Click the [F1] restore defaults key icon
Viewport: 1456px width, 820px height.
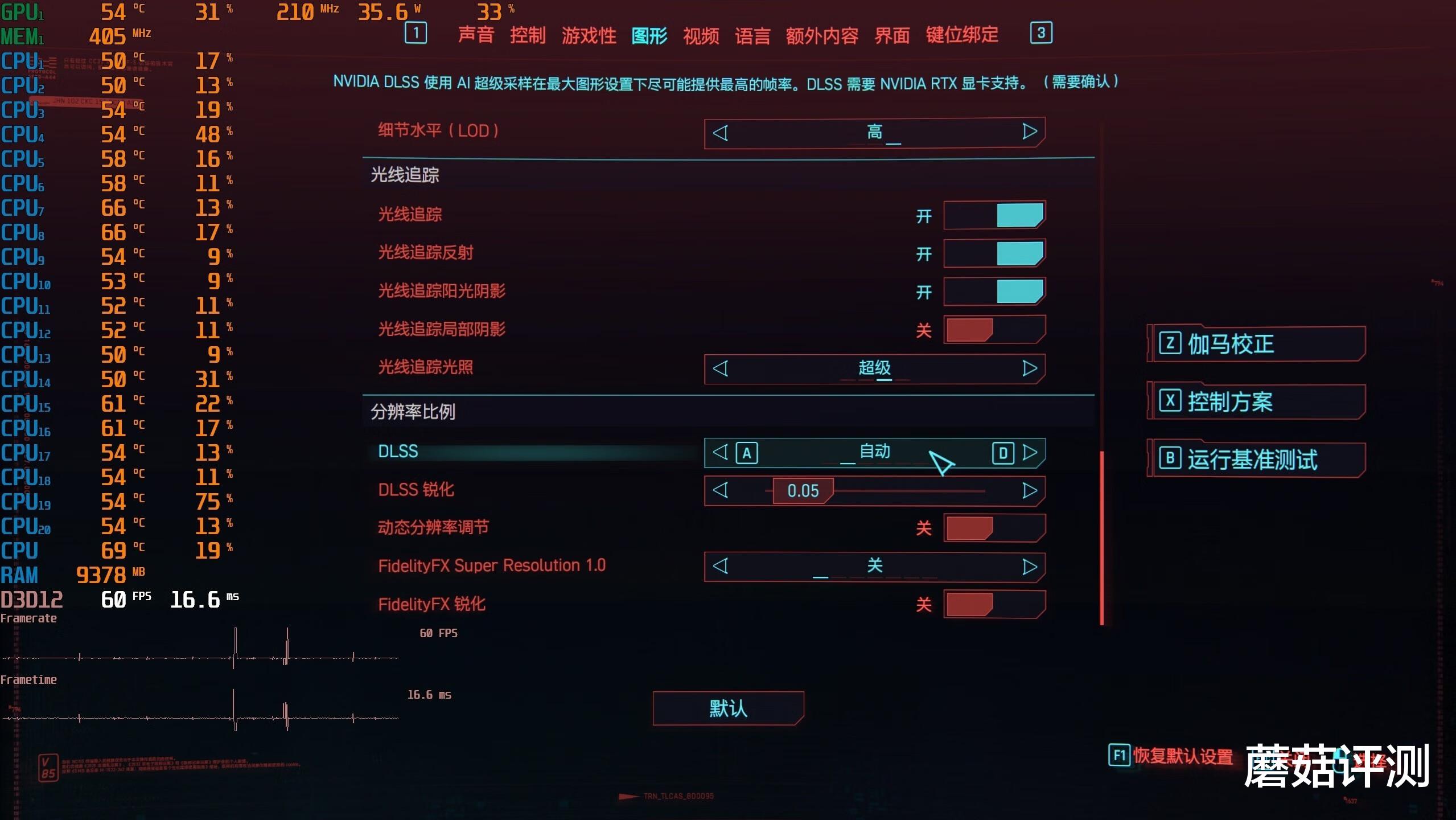[1120, 756]
